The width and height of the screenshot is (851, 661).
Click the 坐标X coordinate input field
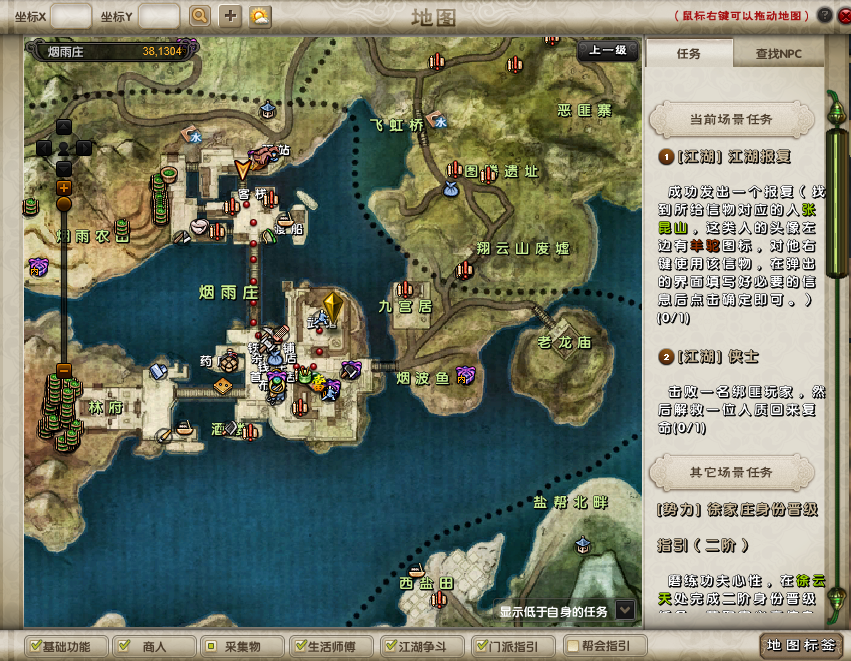(x=71, y=16)
